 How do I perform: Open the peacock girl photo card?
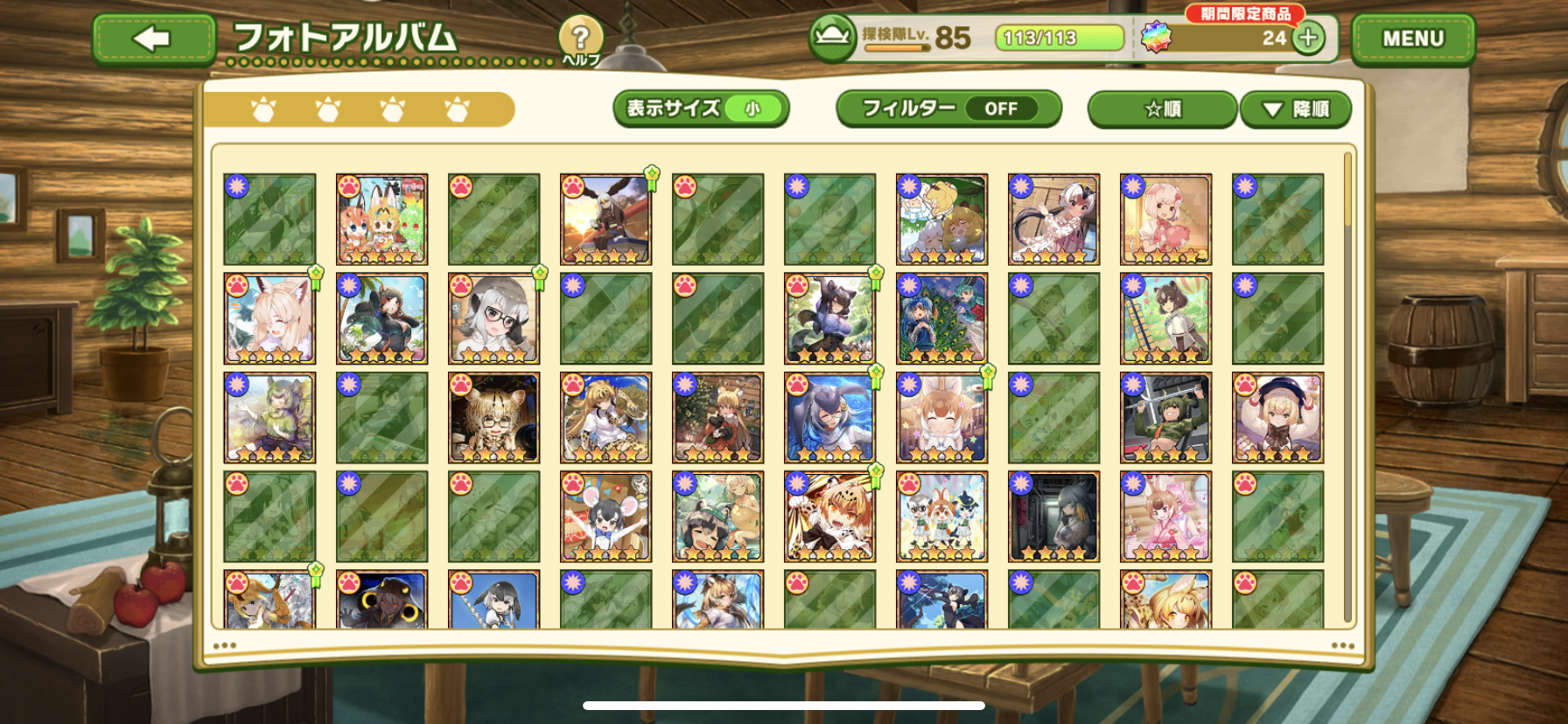click(x=941, y=318)
